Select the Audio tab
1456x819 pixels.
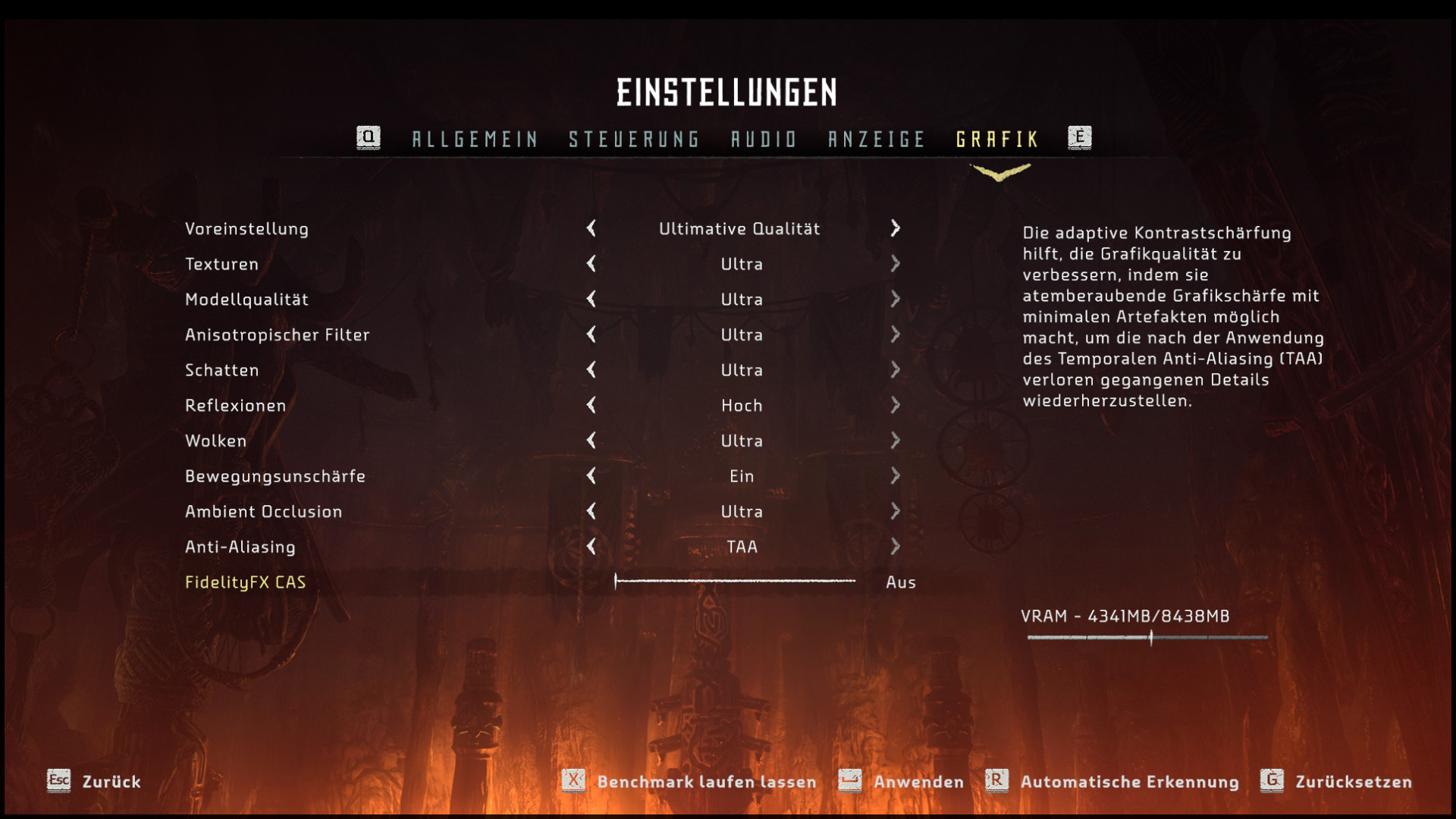[764, 140]
